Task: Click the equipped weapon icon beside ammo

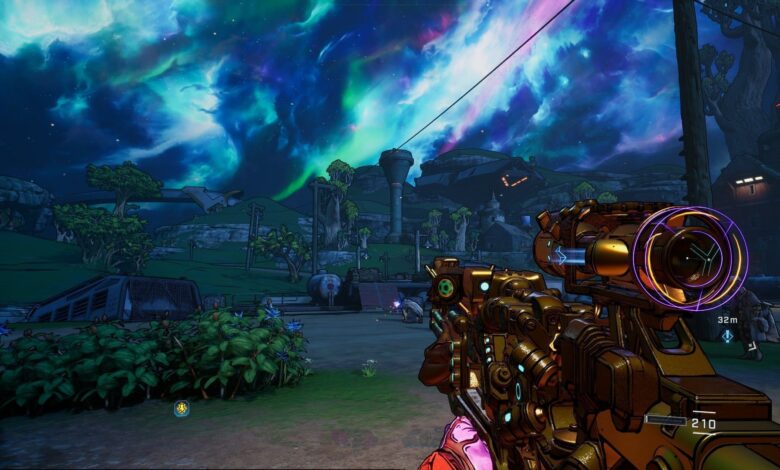Action: (666, 421)
